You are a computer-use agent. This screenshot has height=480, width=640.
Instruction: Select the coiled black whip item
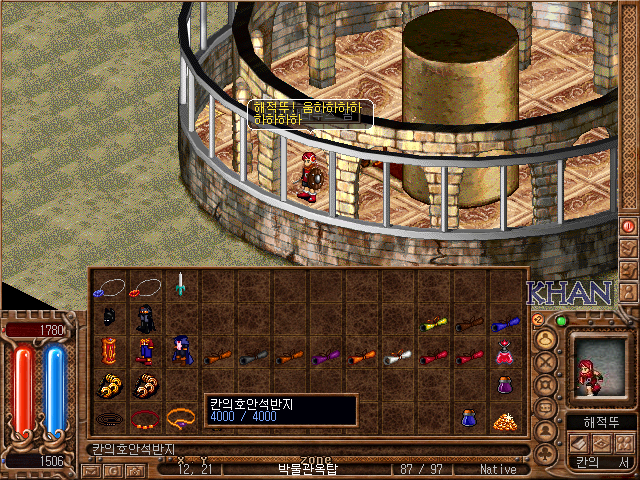coord(108,416)
